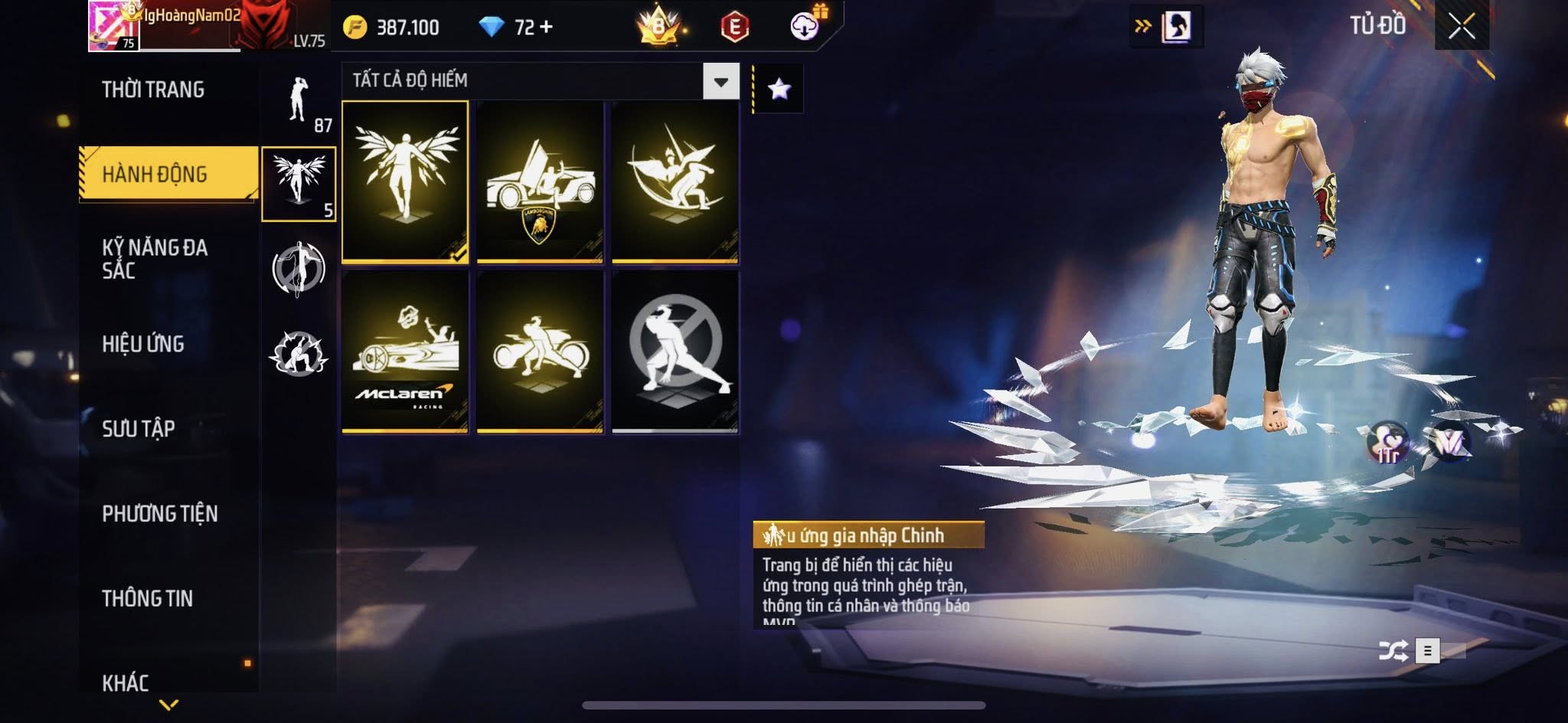Open the Hiệu Ứng section
The height and width of the screenshot is (723, 1568).
point(143,344)
